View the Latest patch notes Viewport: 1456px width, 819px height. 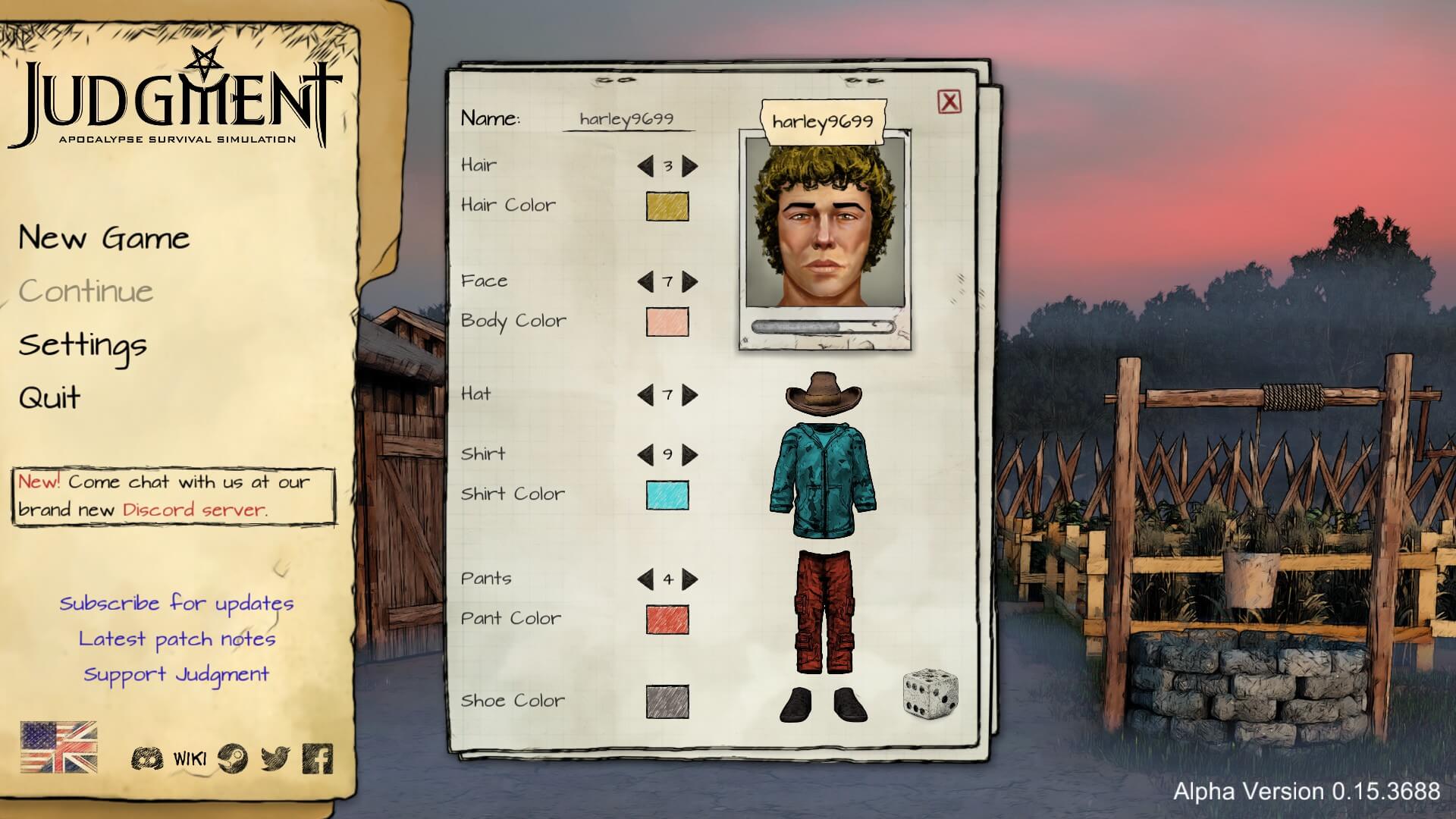177,639
